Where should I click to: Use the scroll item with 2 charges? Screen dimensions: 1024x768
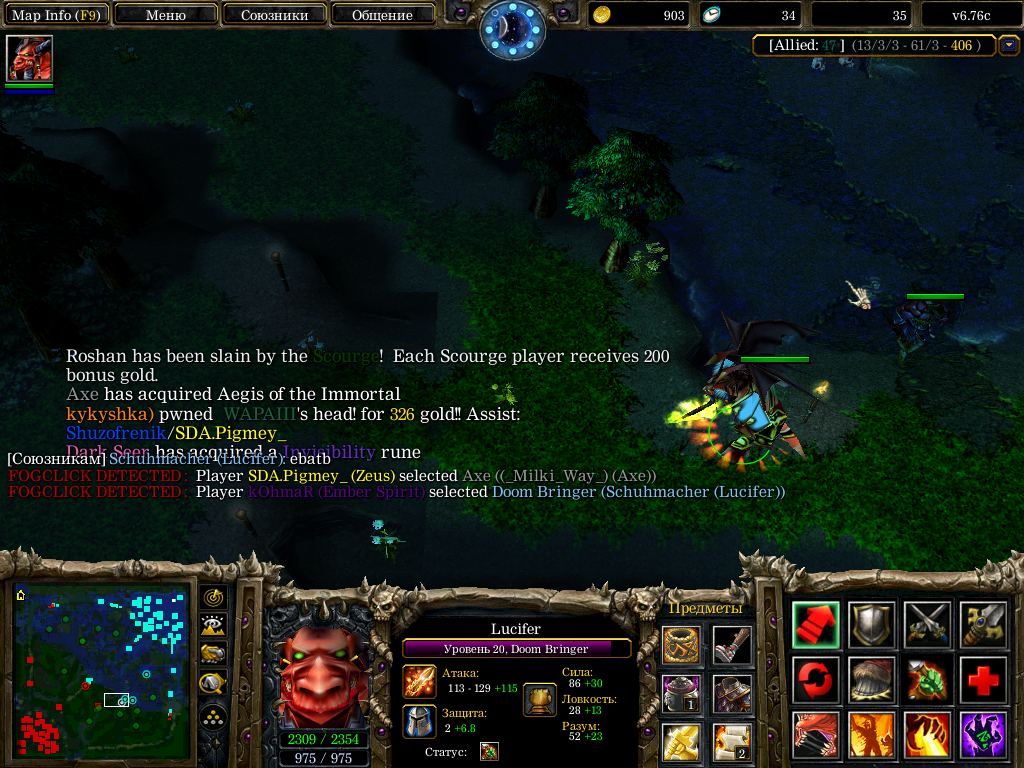pos(732,741)
